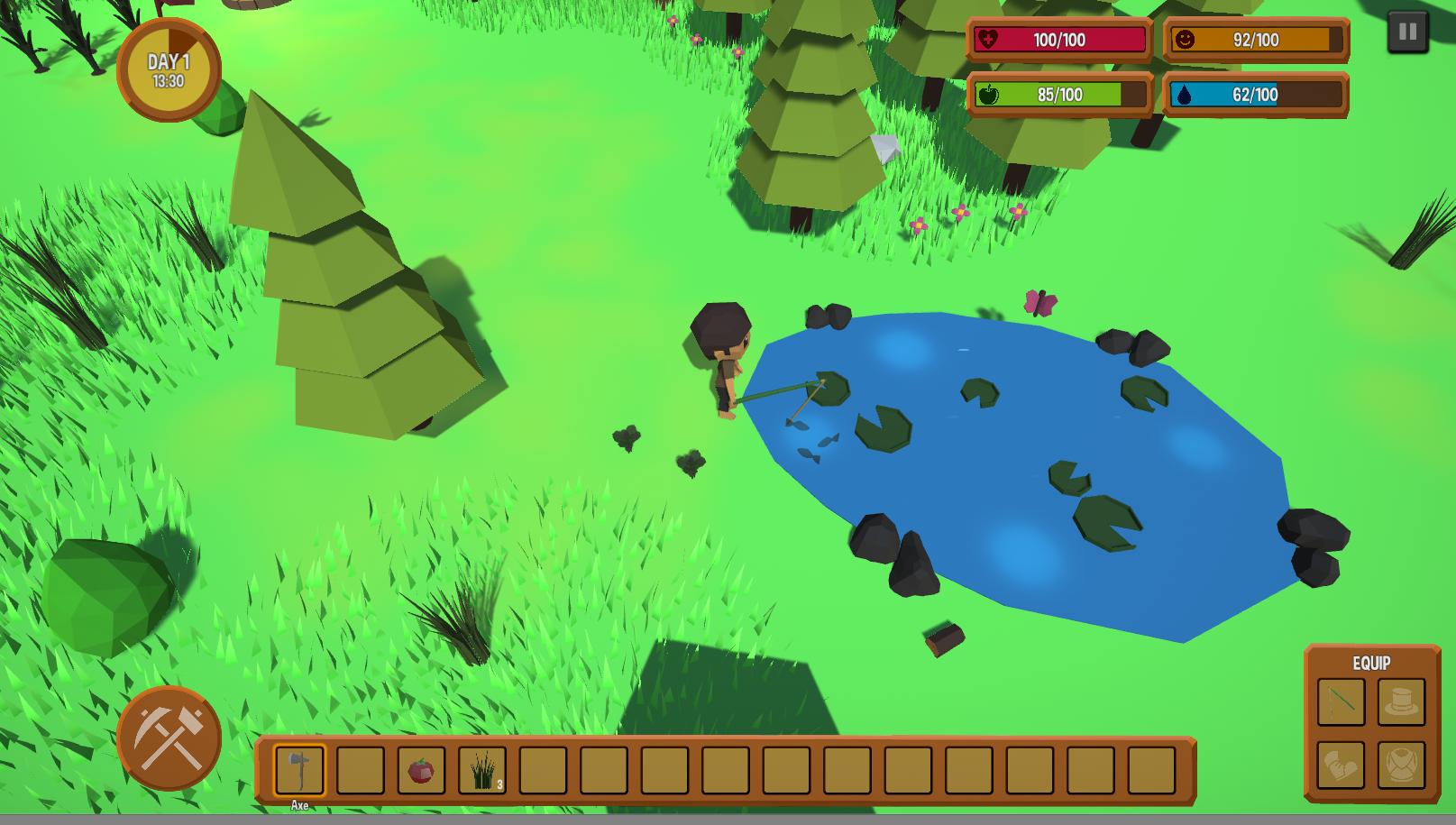
Task: Select the grass bundle slot
Action: 482,770
